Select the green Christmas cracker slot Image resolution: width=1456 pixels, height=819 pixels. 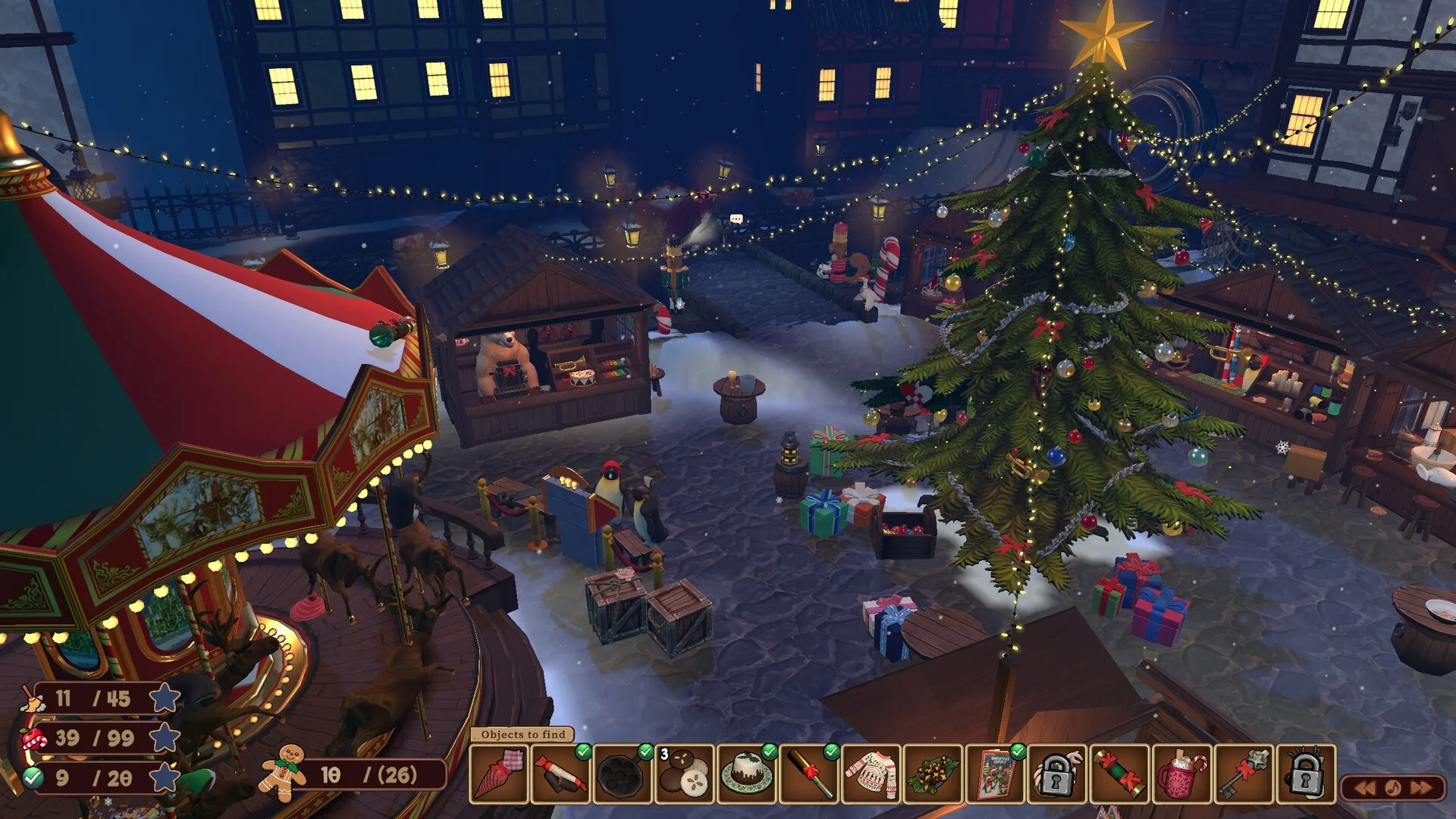[x=1120, y=774]
